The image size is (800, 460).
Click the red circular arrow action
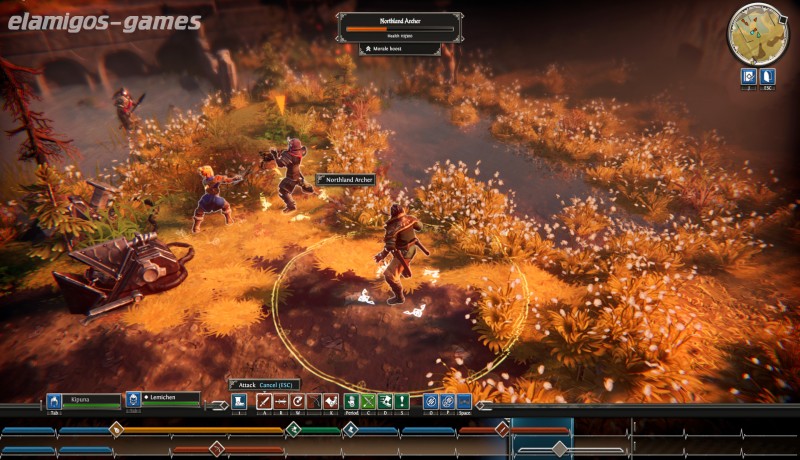(x=298, y=401)
